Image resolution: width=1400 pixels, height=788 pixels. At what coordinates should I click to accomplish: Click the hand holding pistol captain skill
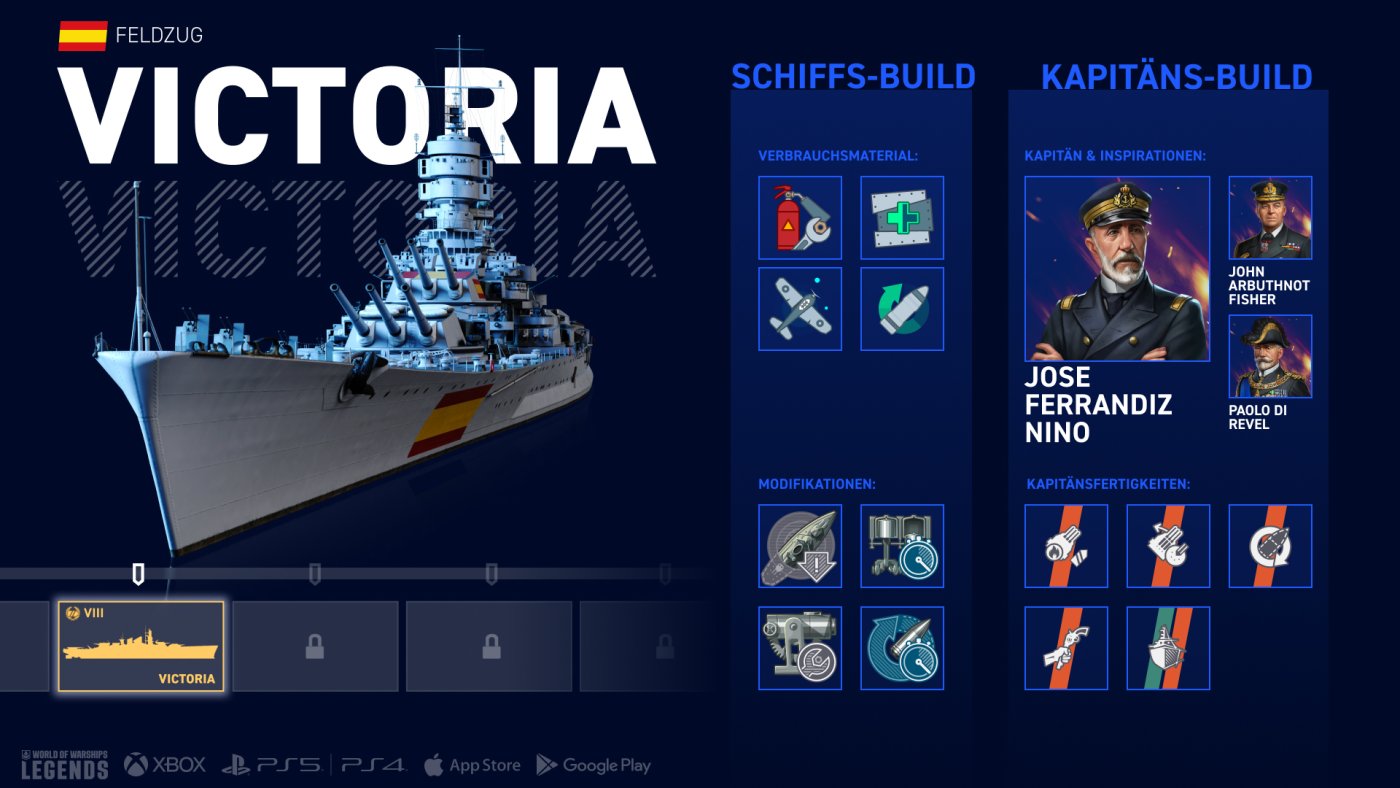click(x=1066, y=648)
